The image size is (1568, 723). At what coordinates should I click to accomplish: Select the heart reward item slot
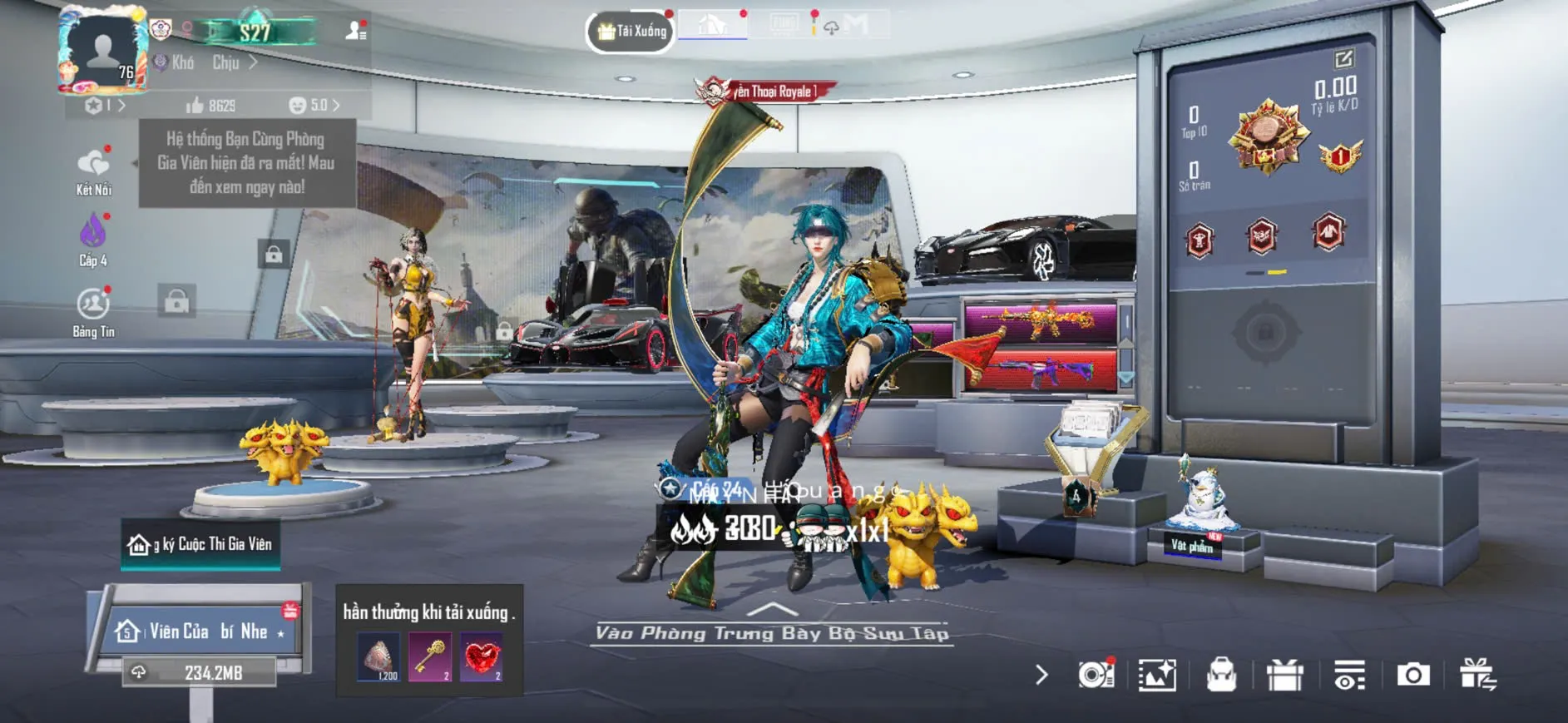pos(482,657)
